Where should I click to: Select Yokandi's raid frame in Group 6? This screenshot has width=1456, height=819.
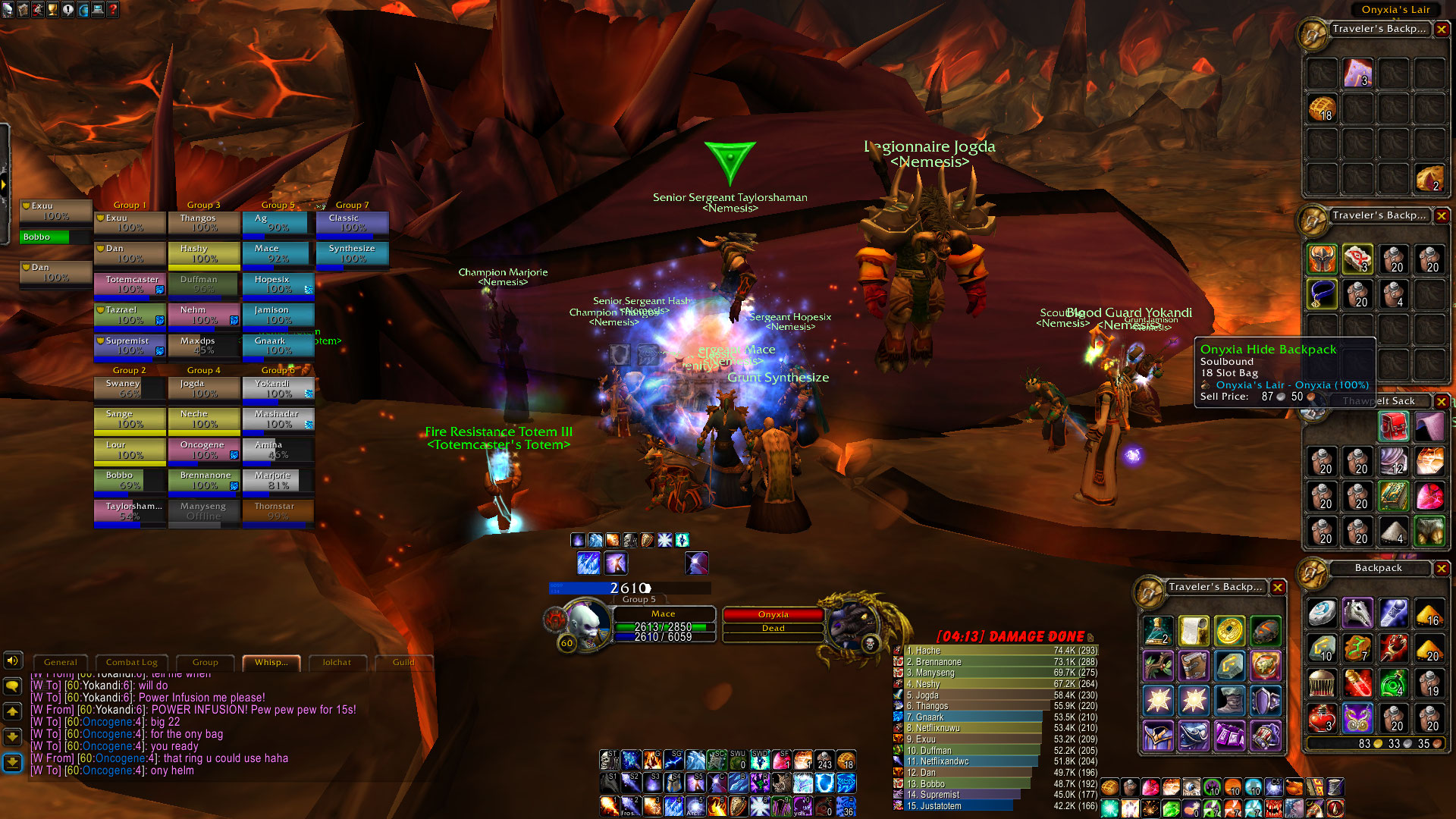click(x=278, y=389)
